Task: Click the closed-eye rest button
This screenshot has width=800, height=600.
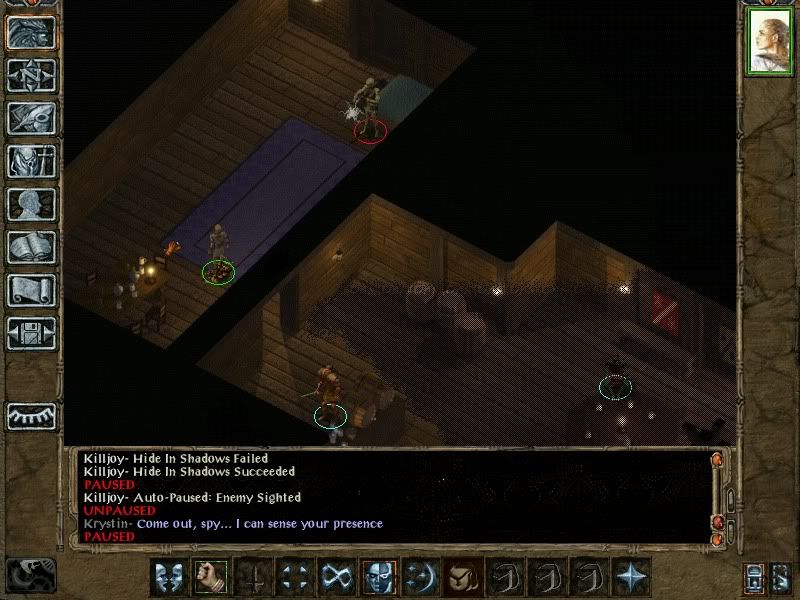Action: click(31, 415)
